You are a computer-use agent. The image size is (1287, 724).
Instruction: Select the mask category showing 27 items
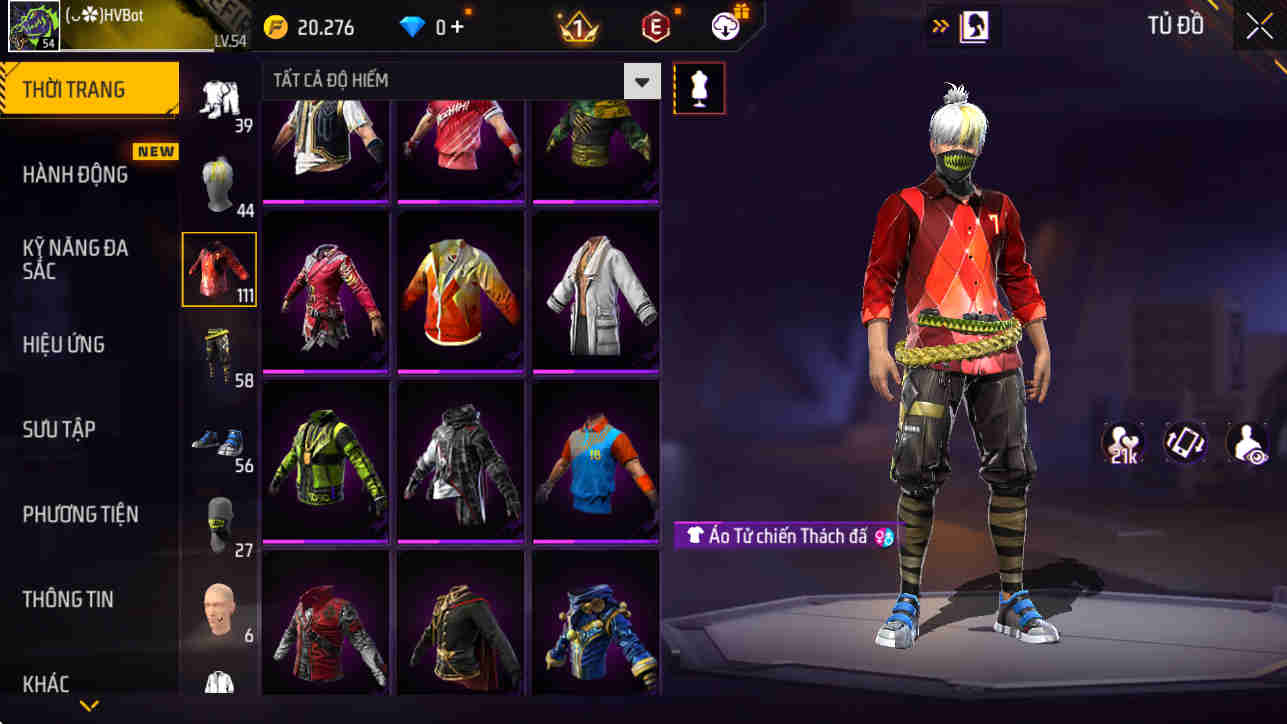(x=219, y=522)
